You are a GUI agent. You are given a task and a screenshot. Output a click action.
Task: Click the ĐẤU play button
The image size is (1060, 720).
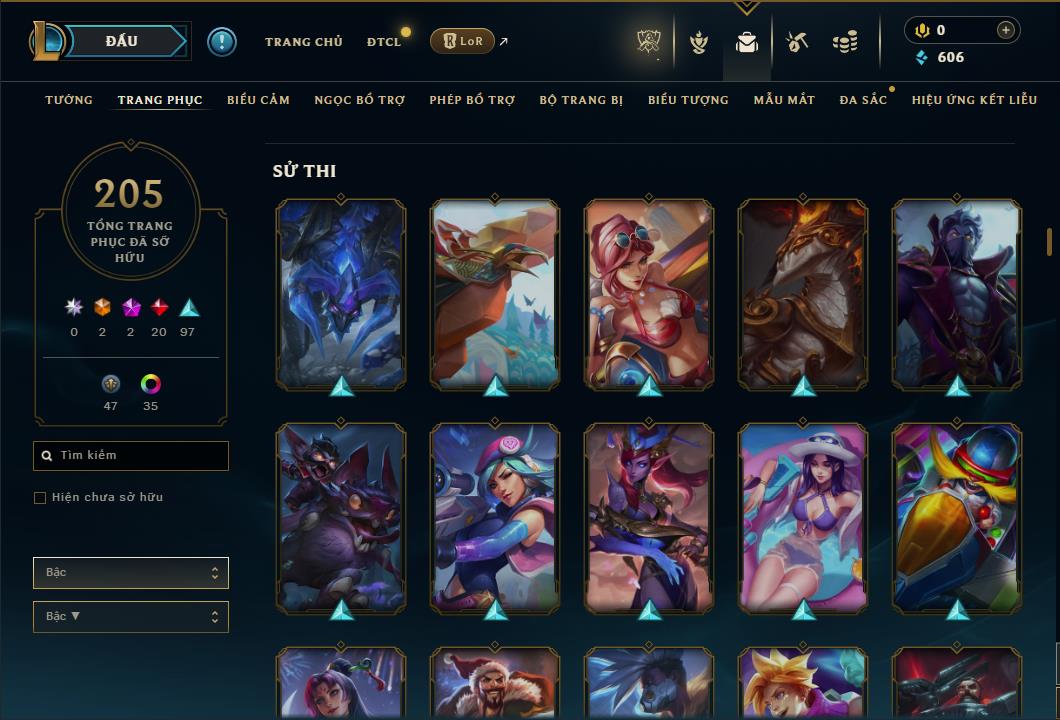tap(122, 41)
